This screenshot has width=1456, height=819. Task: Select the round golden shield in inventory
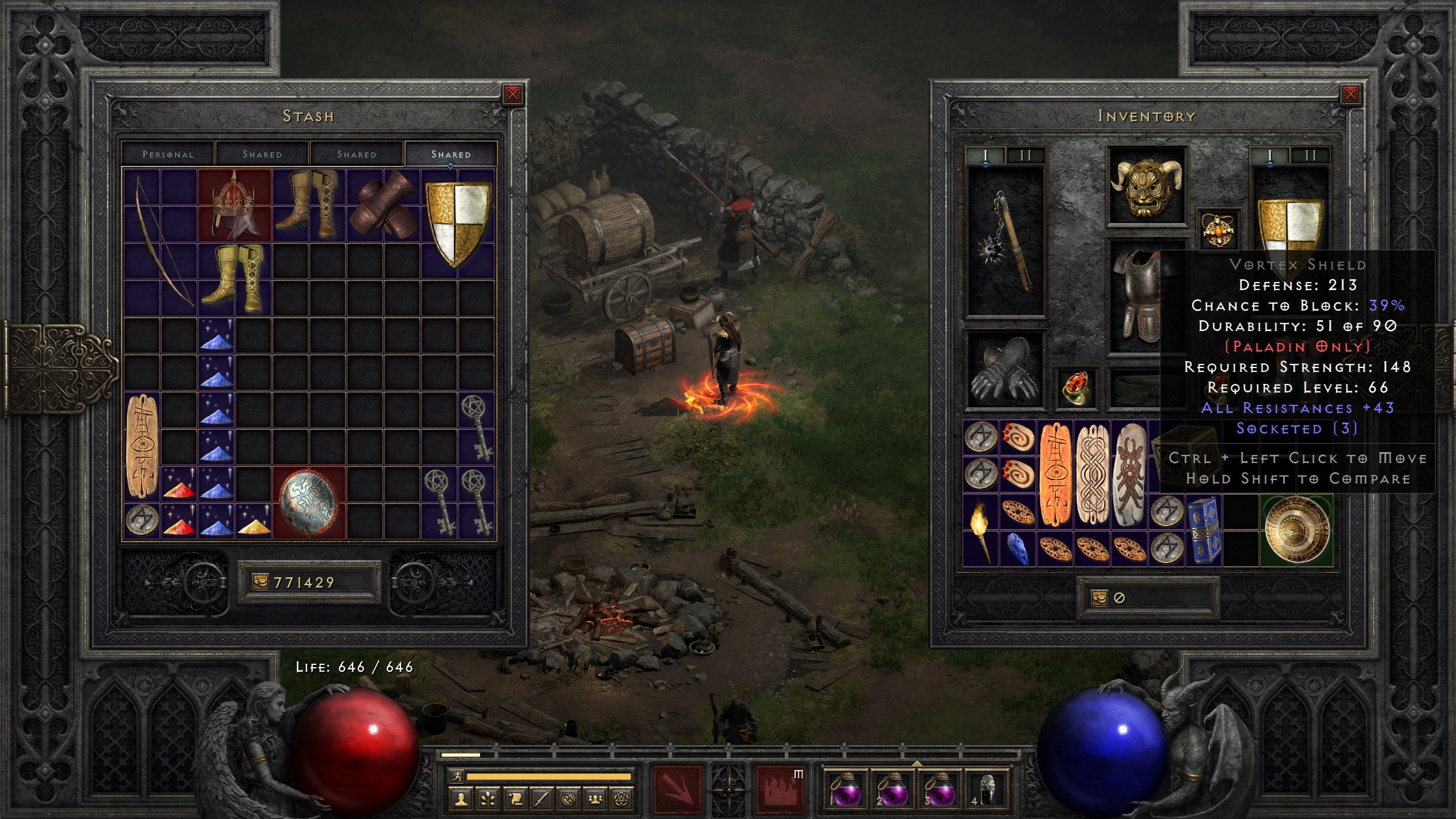pos(1297,530)
